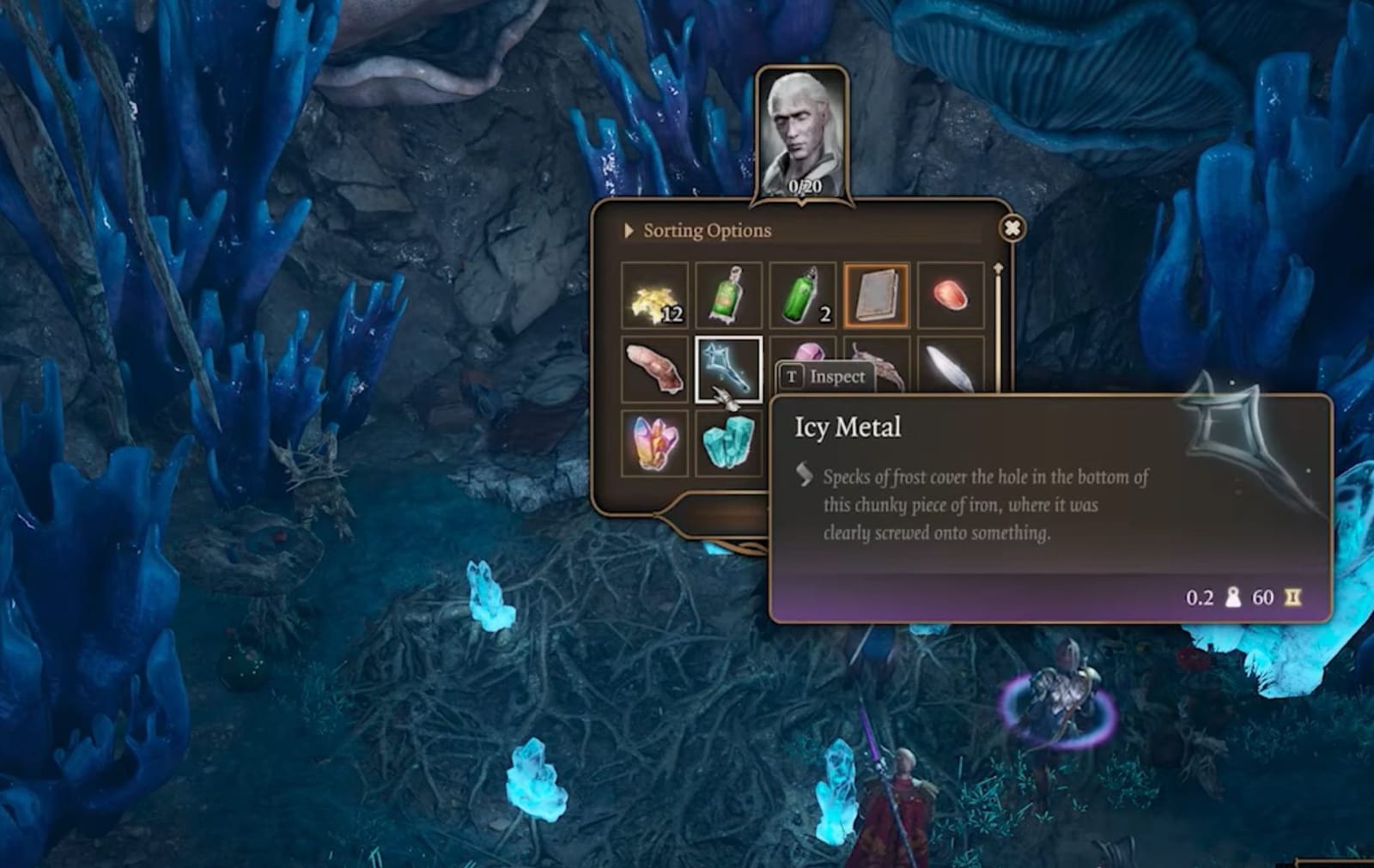The height and width of the screenshot is (868, 1374).
Task: Close the inventory container window
Action: coord(1012,227)
